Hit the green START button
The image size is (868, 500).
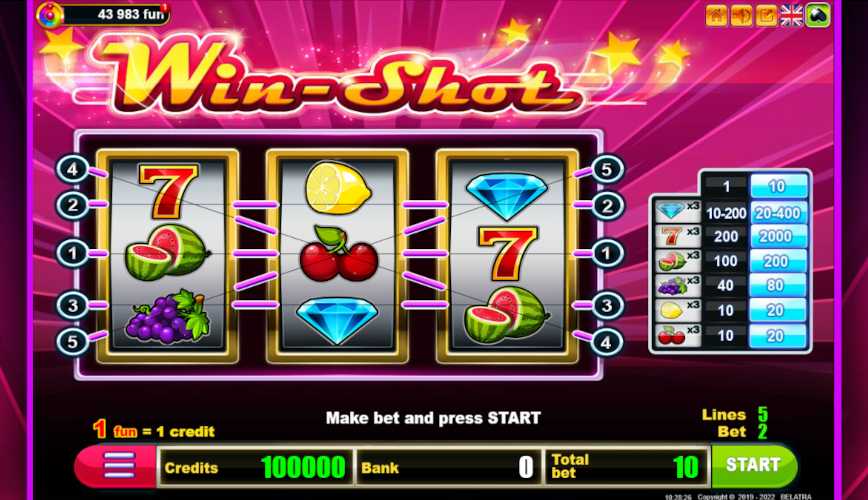coord(754,465)
